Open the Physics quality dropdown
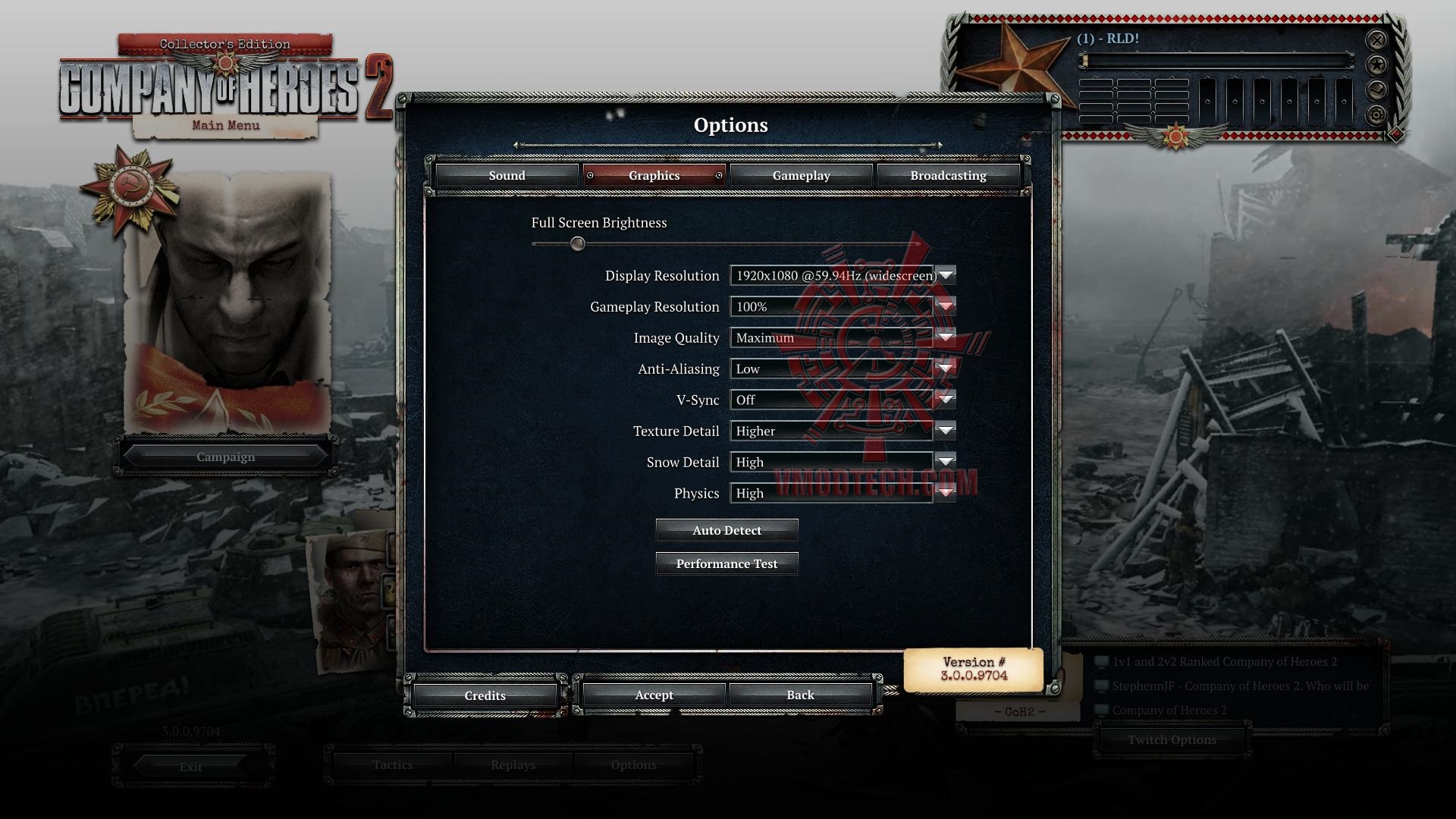 point(946,493)
